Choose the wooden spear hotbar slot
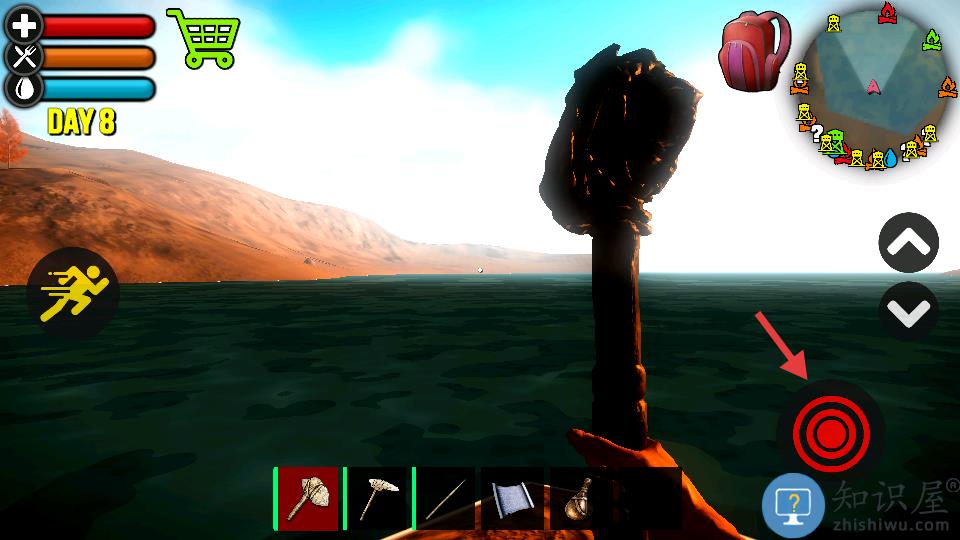 [446, 498]
